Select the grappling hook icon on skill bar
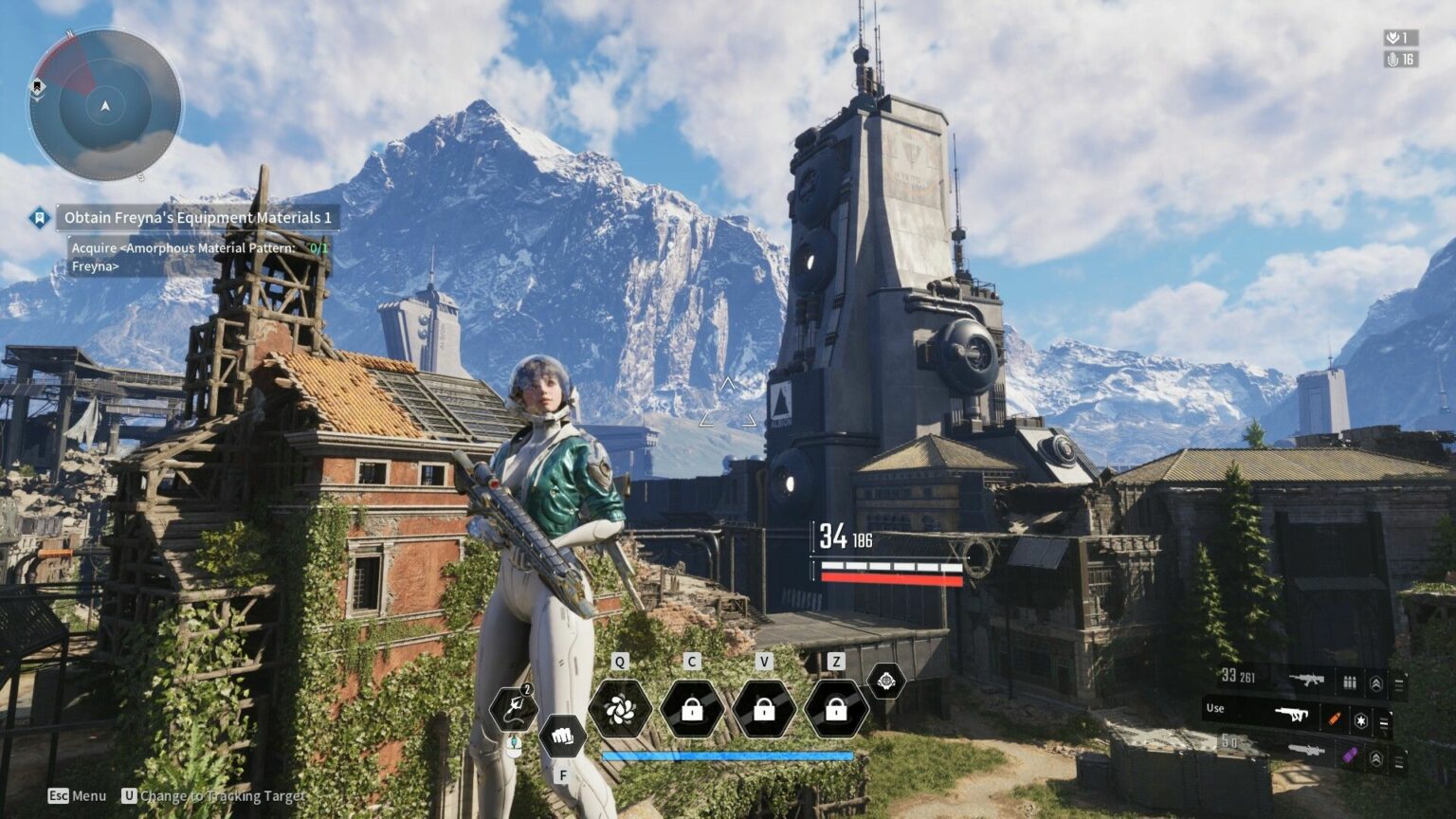Screen dimensions: 1456x819 point(513,710)
